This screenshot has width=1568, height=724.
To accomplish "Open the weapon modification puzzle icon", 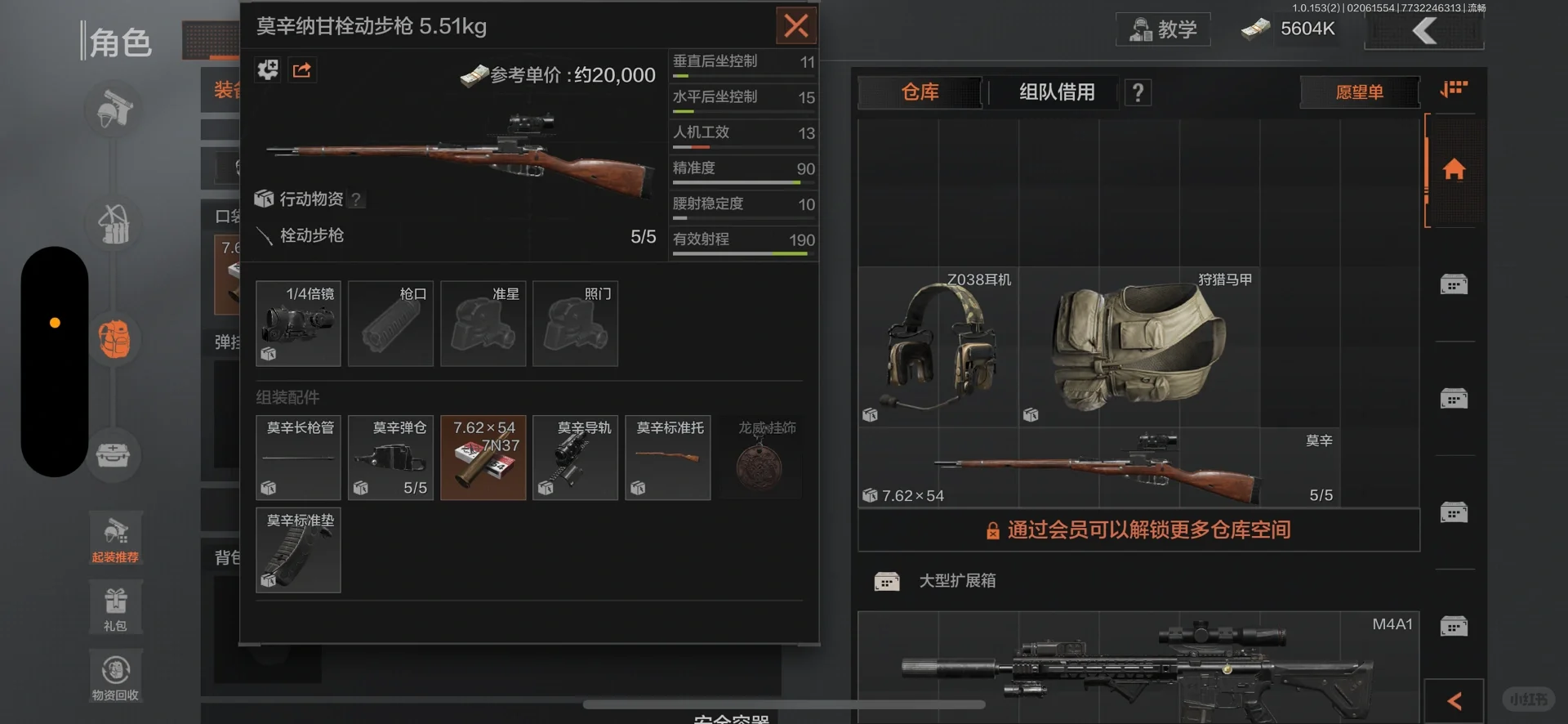I will 268,70.
